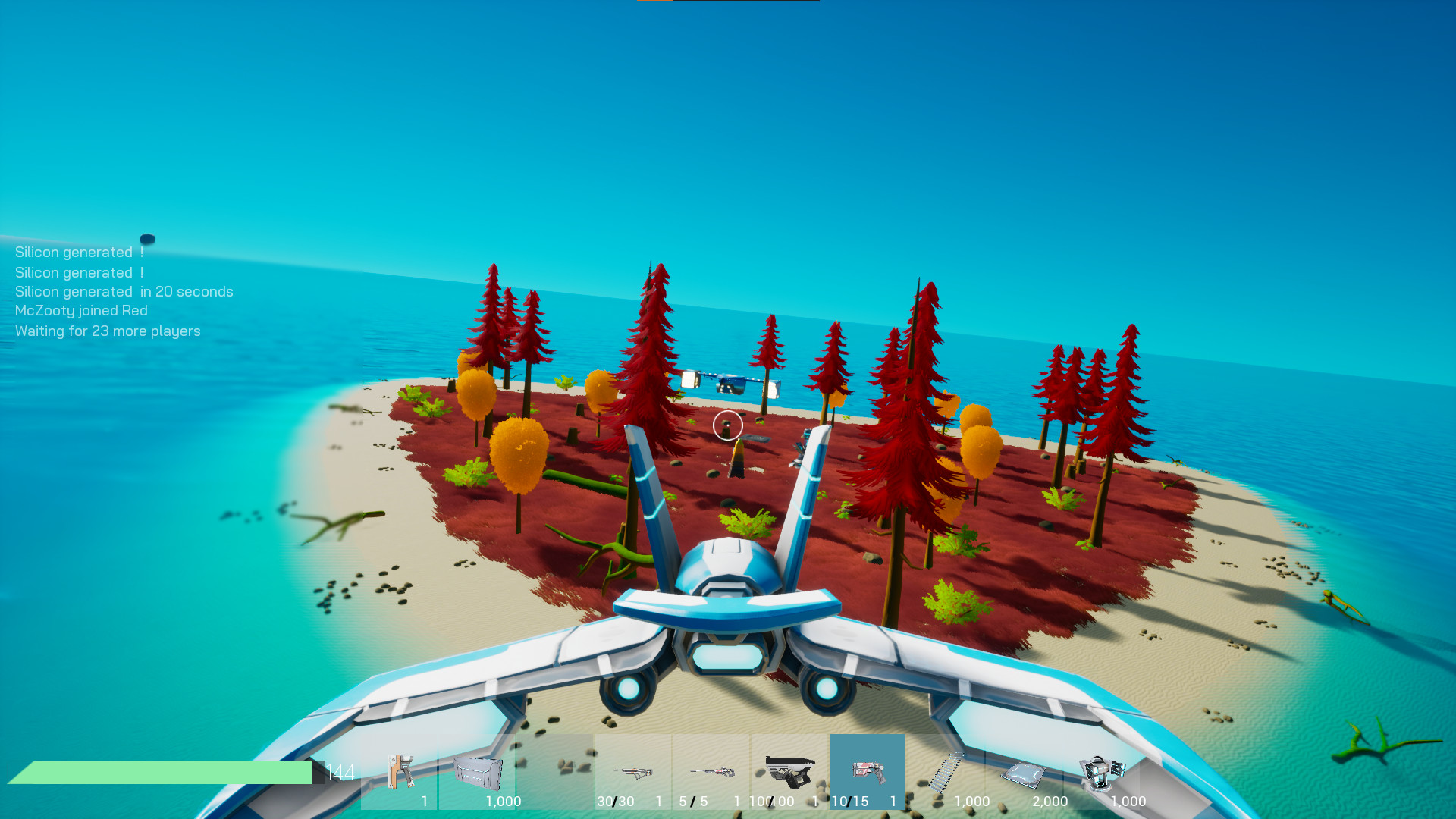Screen dimensions: 1456x819
Task: Click the Silicon generated notification
Action: tap(79, 252)
